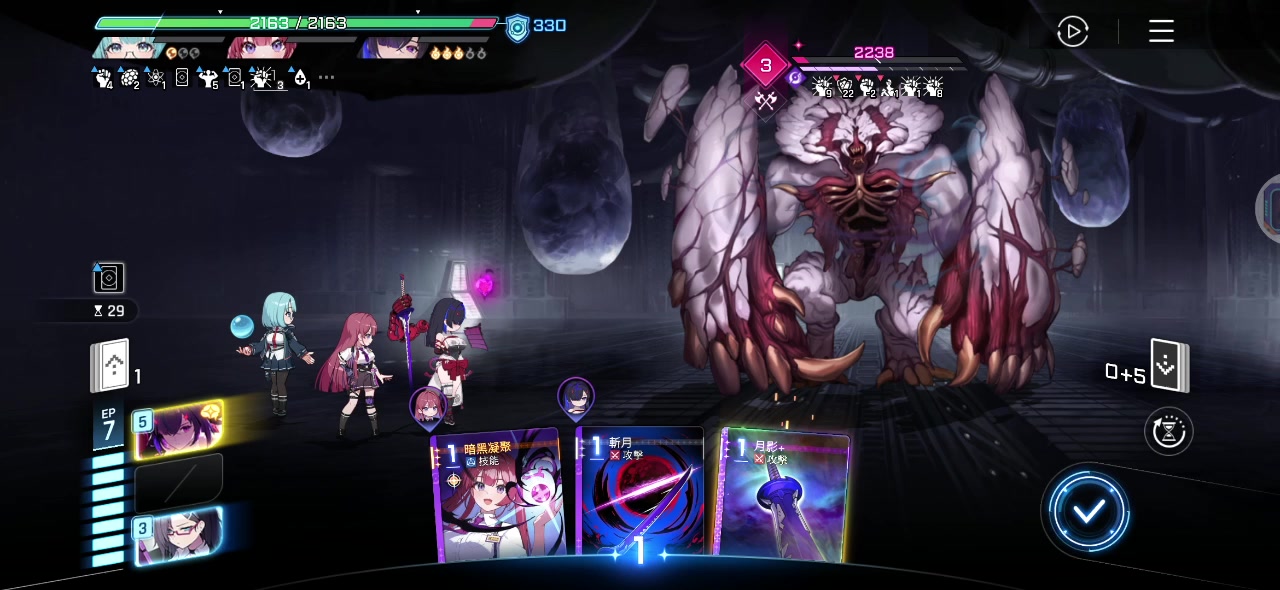Select the teal-haired character's portrait

tap(128, 49)
